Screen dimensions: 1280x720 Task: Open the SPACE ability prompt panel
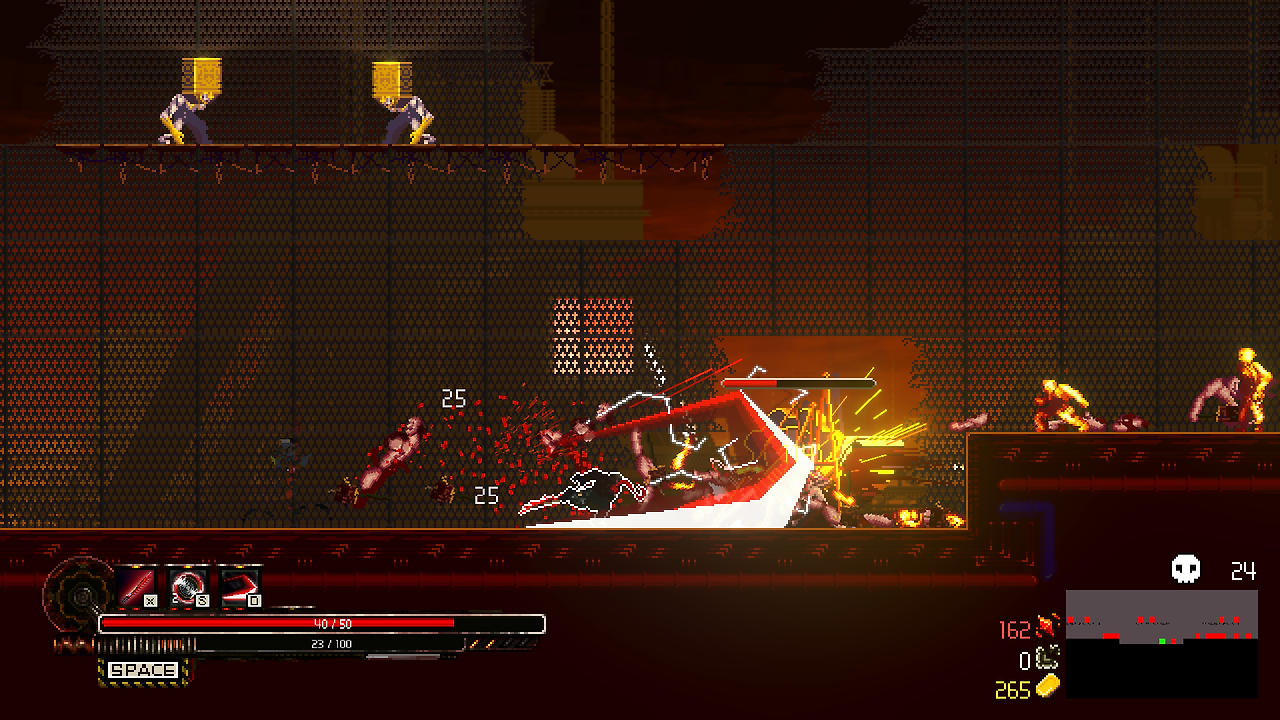[141, 670]
